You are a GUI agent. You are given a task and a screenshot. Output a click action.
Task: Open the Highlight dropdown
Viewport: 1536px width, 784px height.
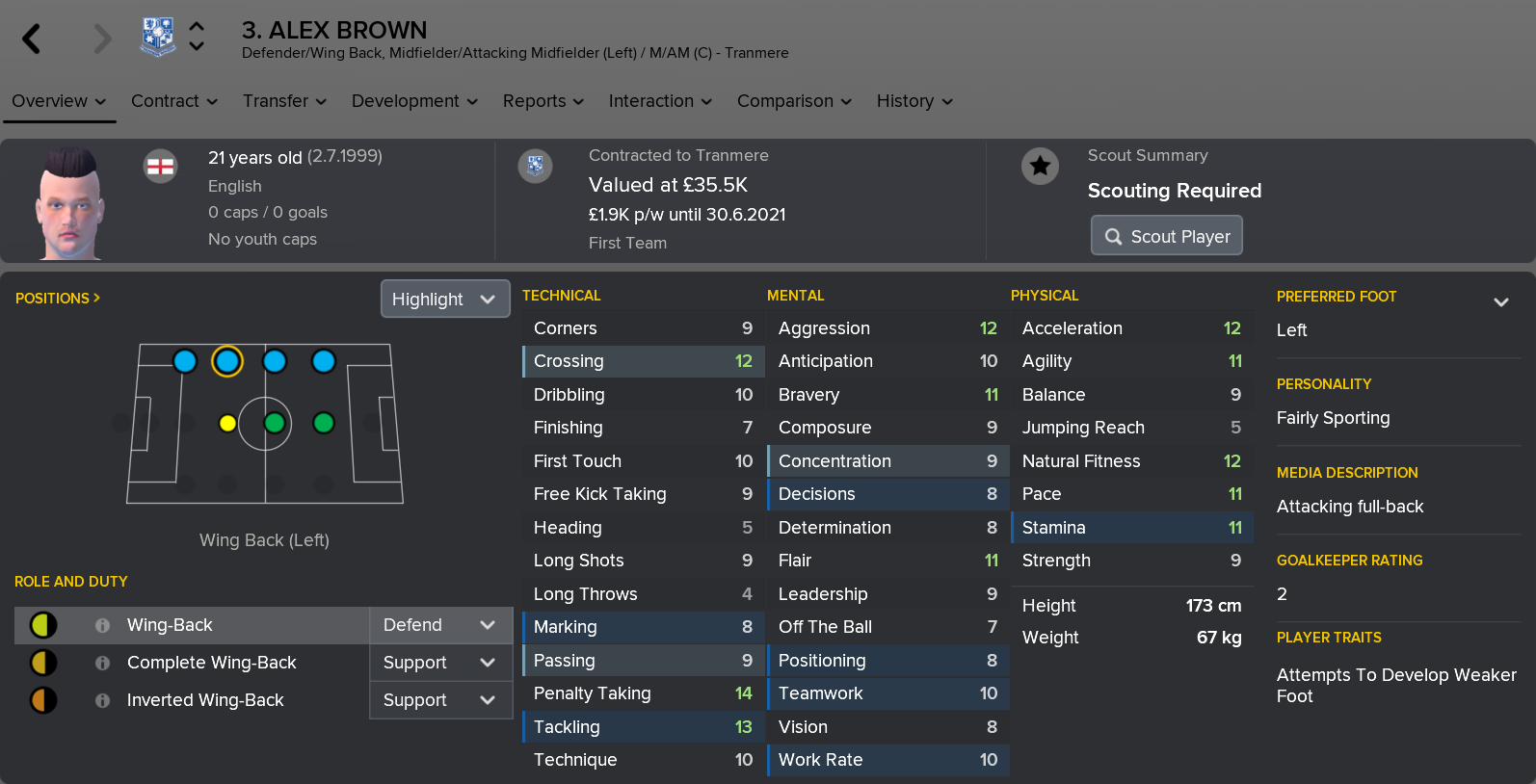click(444, 300)
